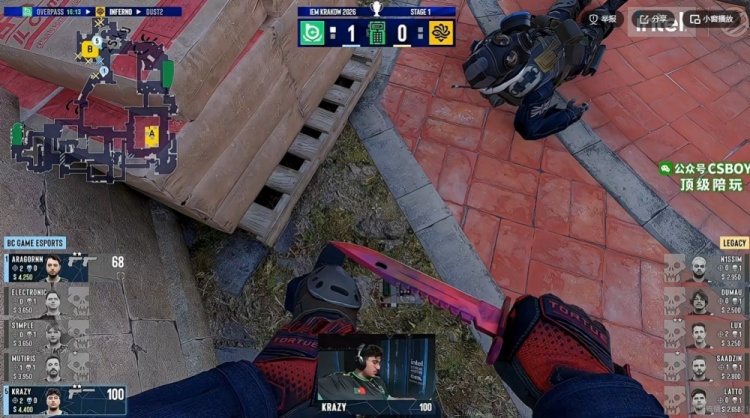Screen dimensions: 750x418
Task: Report the video with the 举报 button
Action: point(605,18)
